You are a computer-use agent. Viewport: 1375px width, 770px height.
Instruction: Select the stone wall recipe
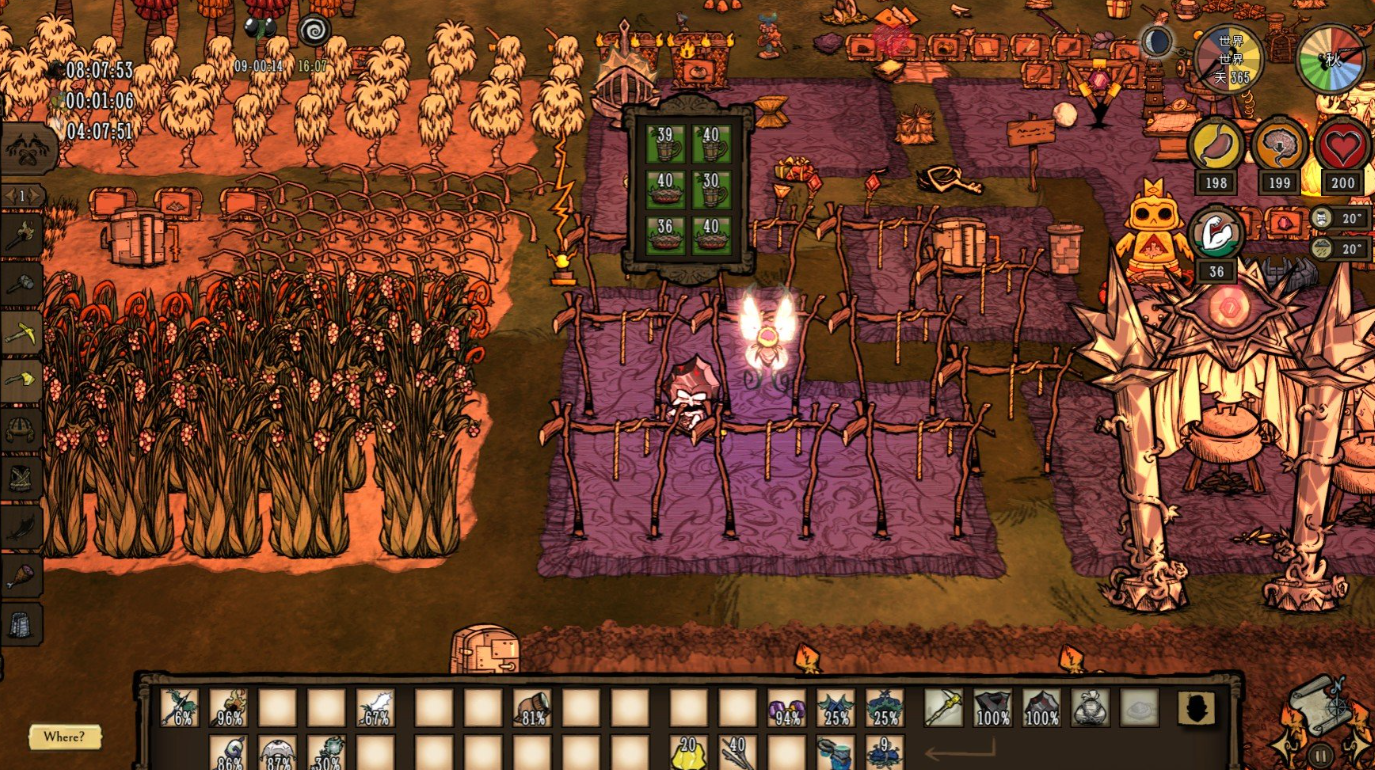pos(22,625)
